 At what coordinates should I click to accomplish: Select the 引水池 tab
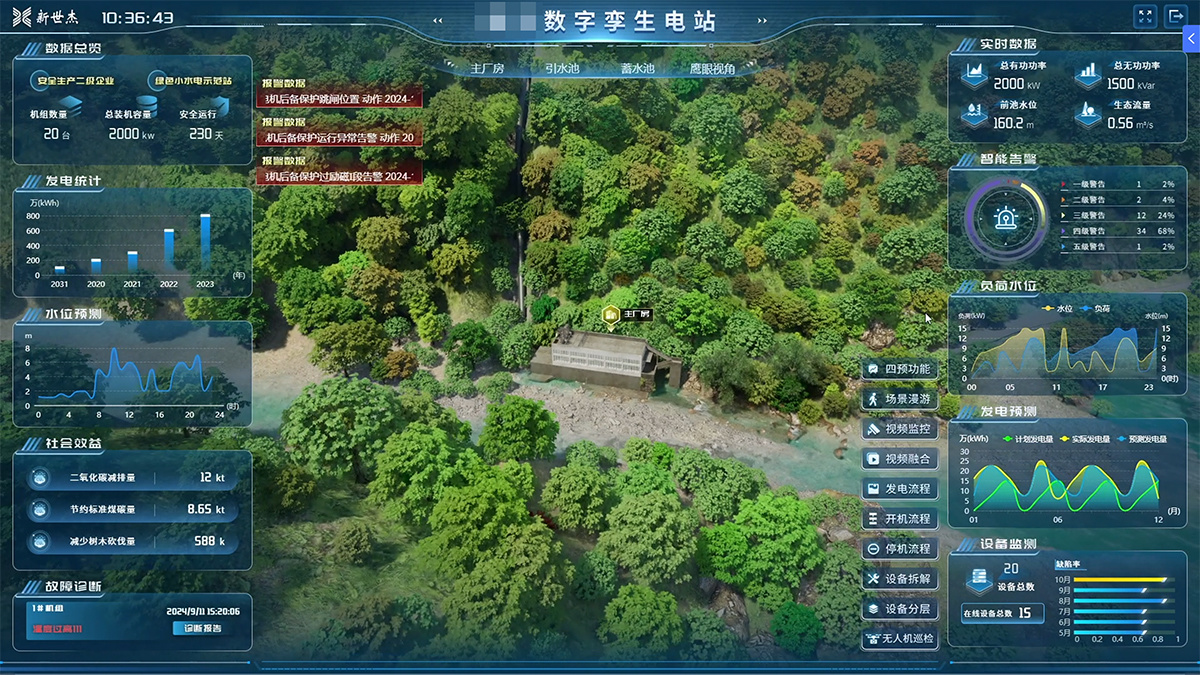point(561,69)
